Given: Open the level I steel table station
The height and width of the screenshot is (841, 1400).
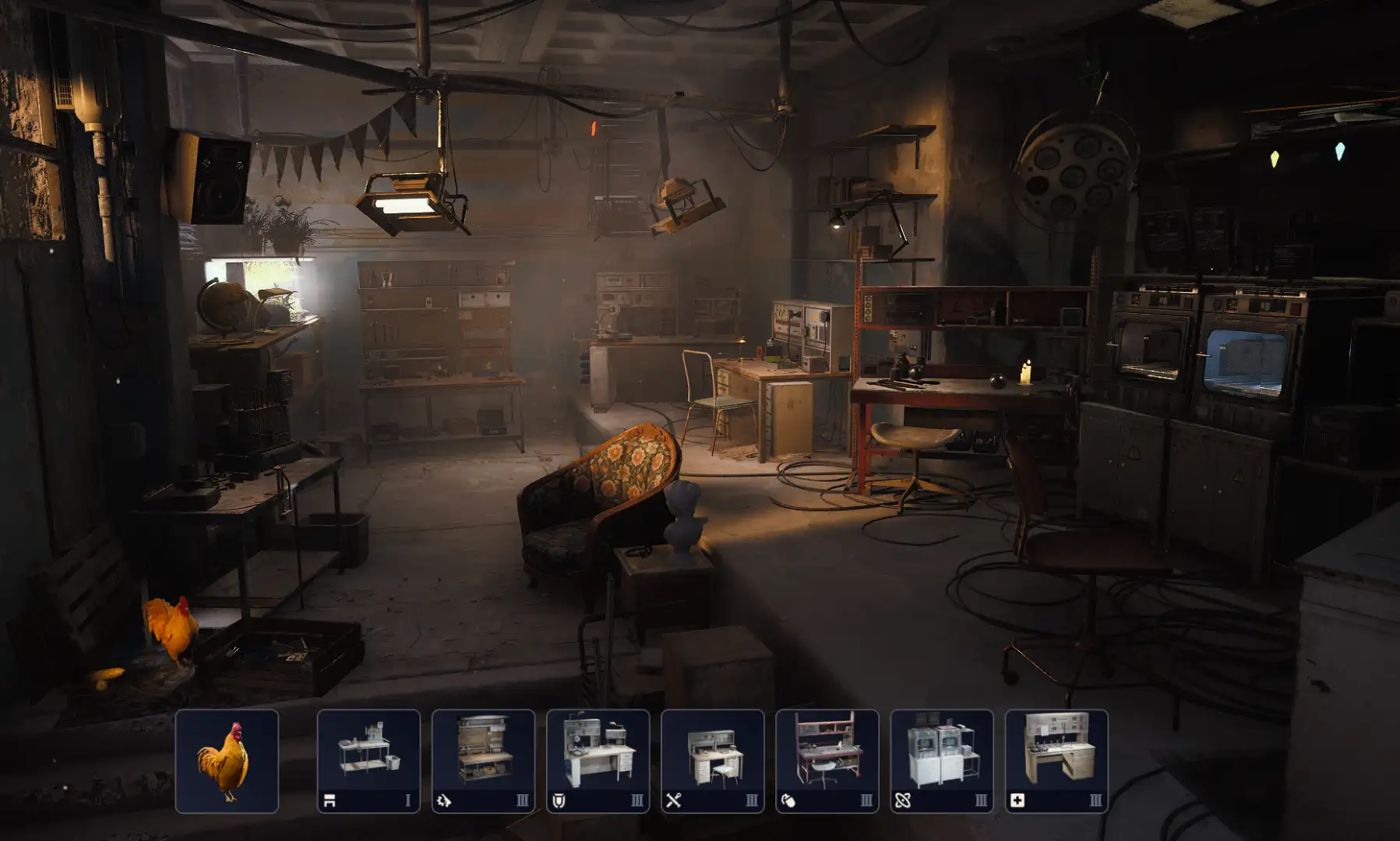Looking at the screenshot, I should (369, 761).
